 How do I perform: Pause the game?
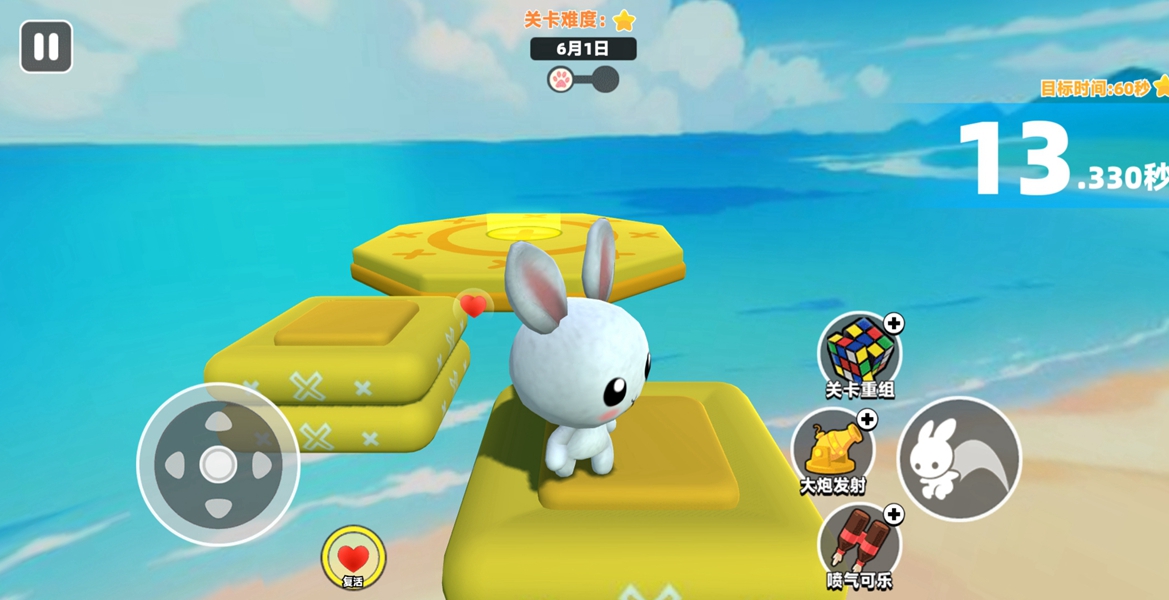point(46,47)
